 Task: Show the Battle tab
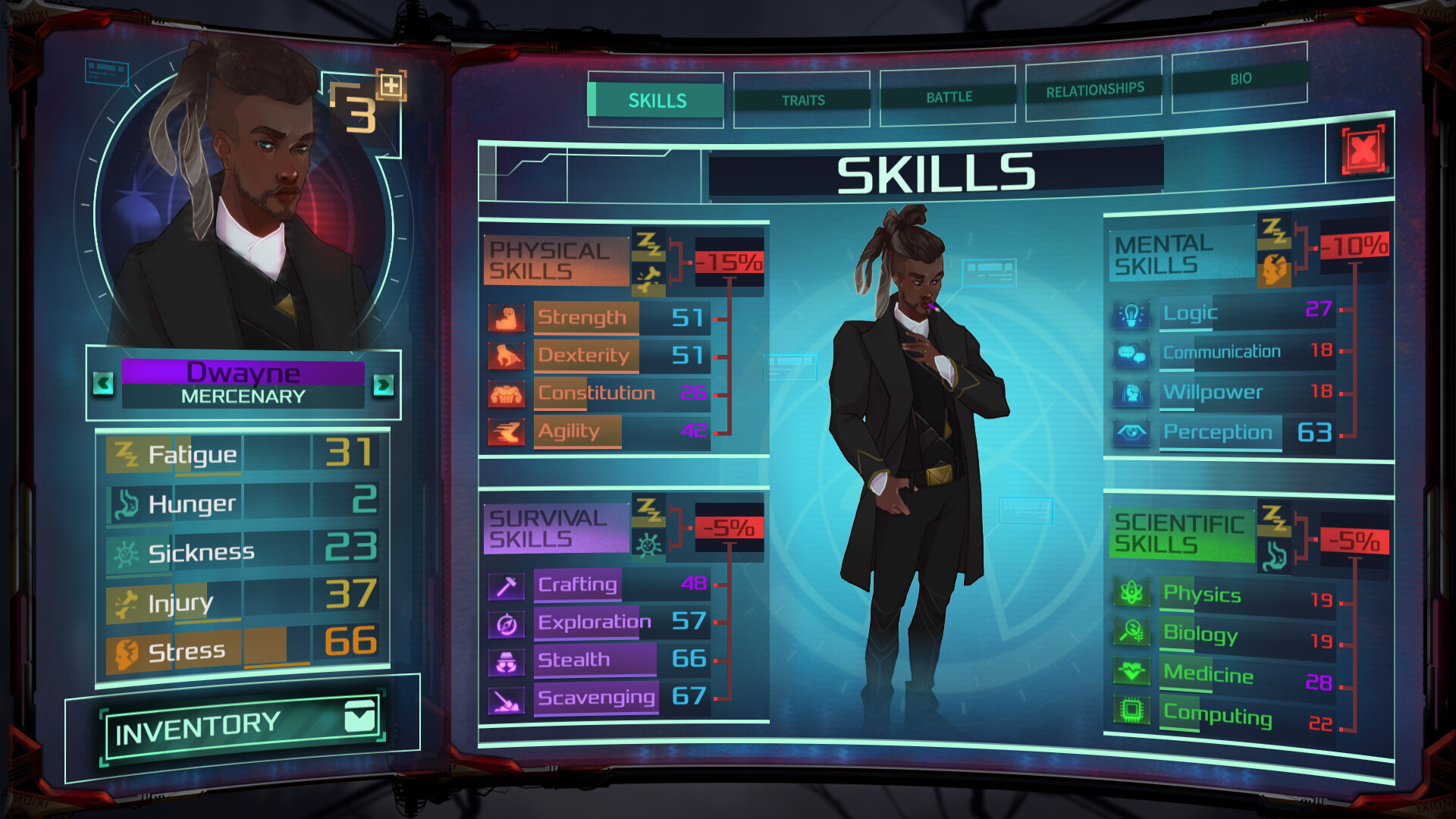(x=948, y=97)
